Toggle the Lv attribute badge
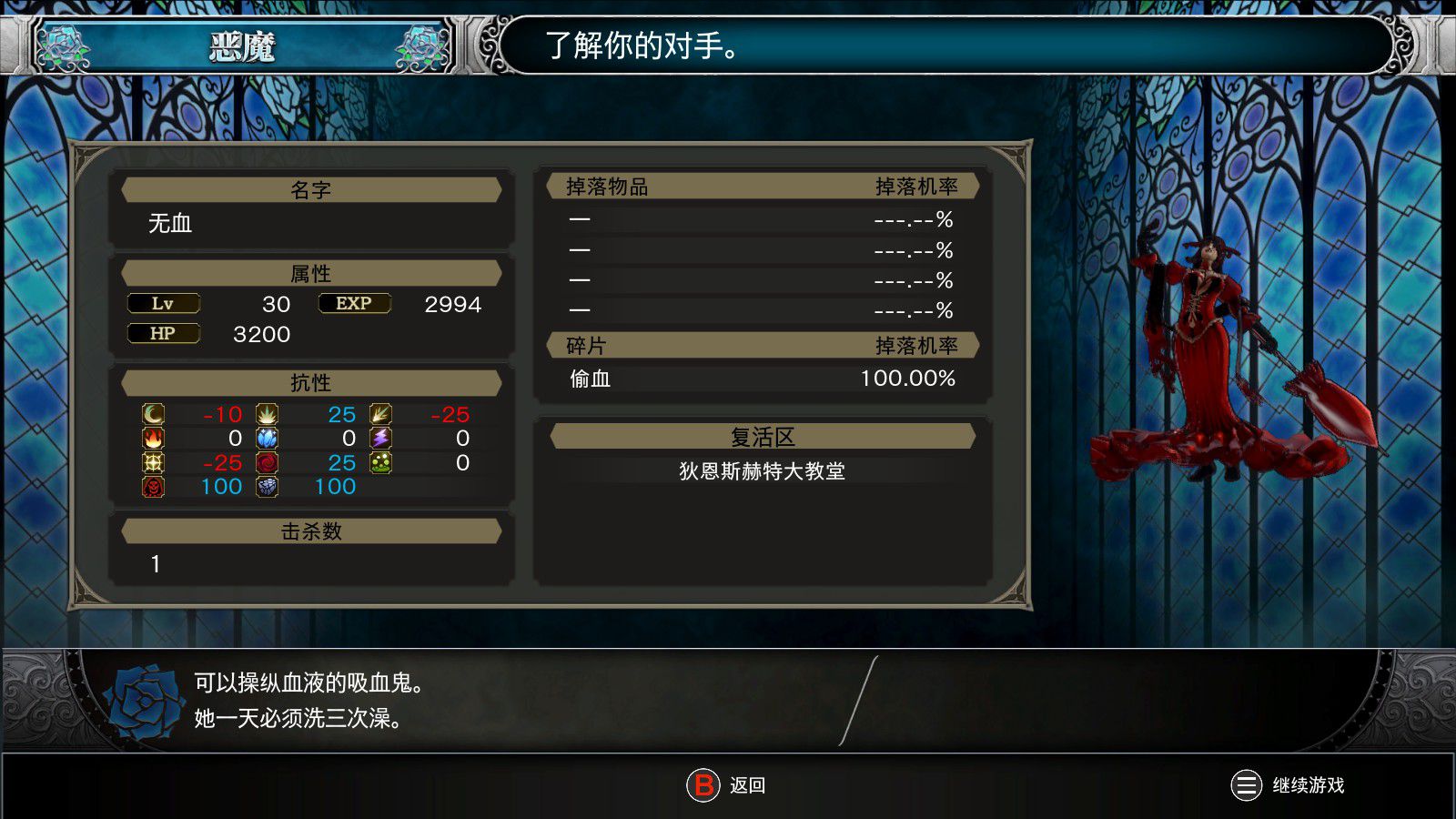This screenshot has height=819, width=1456. click(164, 303)
